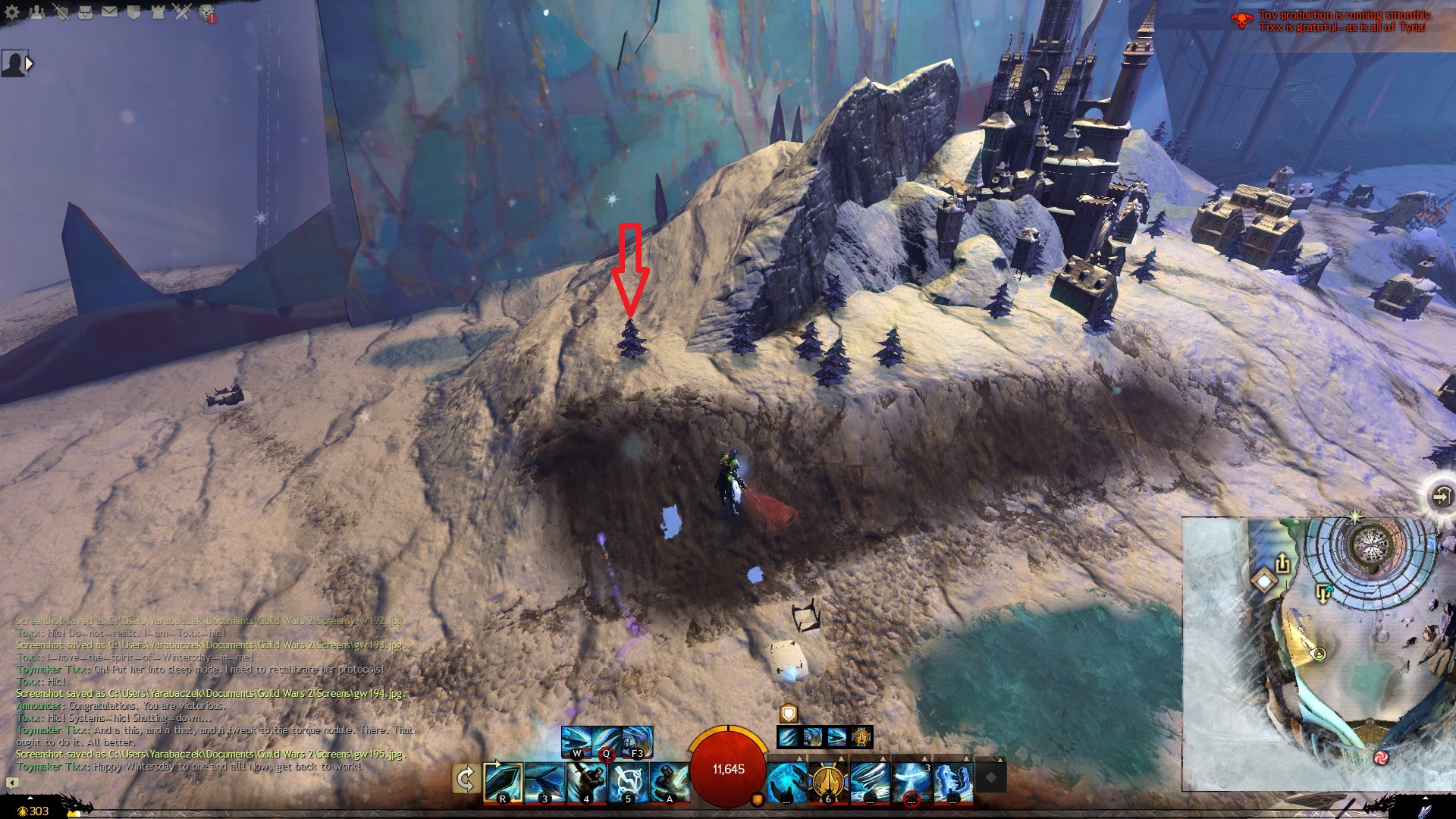Trigger the weapon skill labeled 5
Image resolution: width=1456 pixels, height=819 pixels.
pyautogui.click(x=628, y=781)
